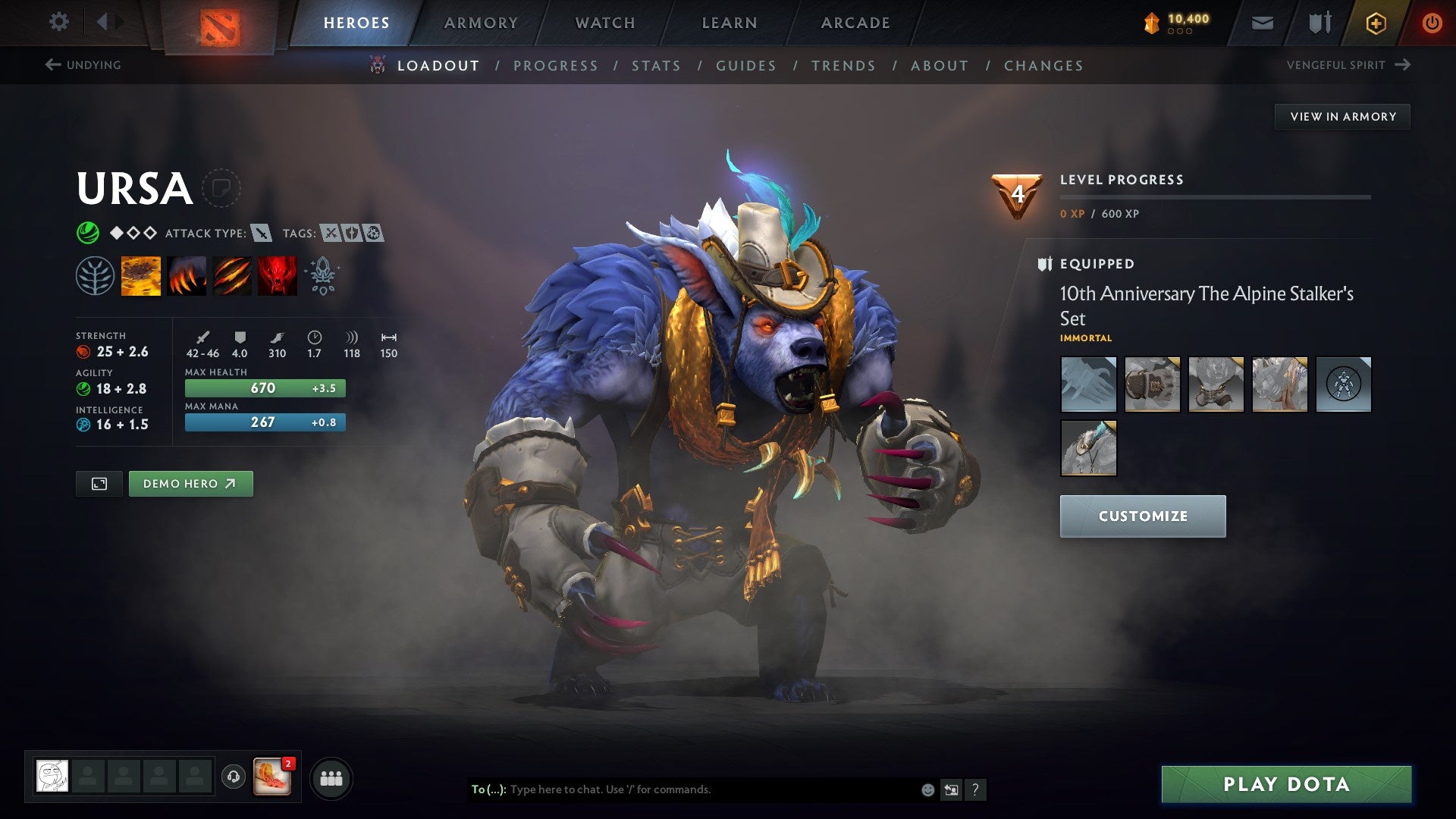Select the Earthshock ability icon
The width and height of the screenshot is (1456, 819).
click(x=141, y=275)
